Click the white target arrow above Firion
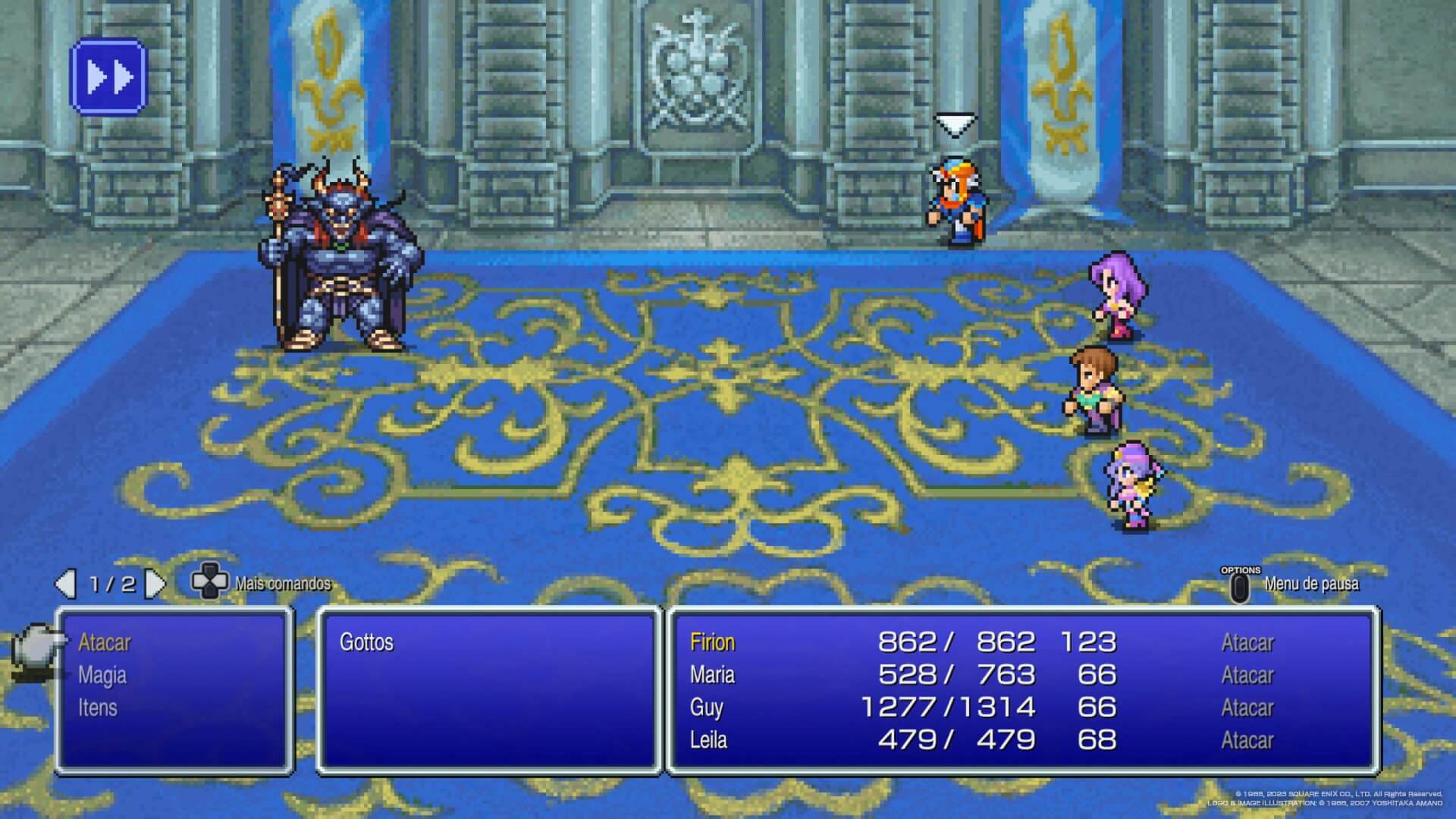This screenshot has width=1456, height=819. click(x=954, y=124)
